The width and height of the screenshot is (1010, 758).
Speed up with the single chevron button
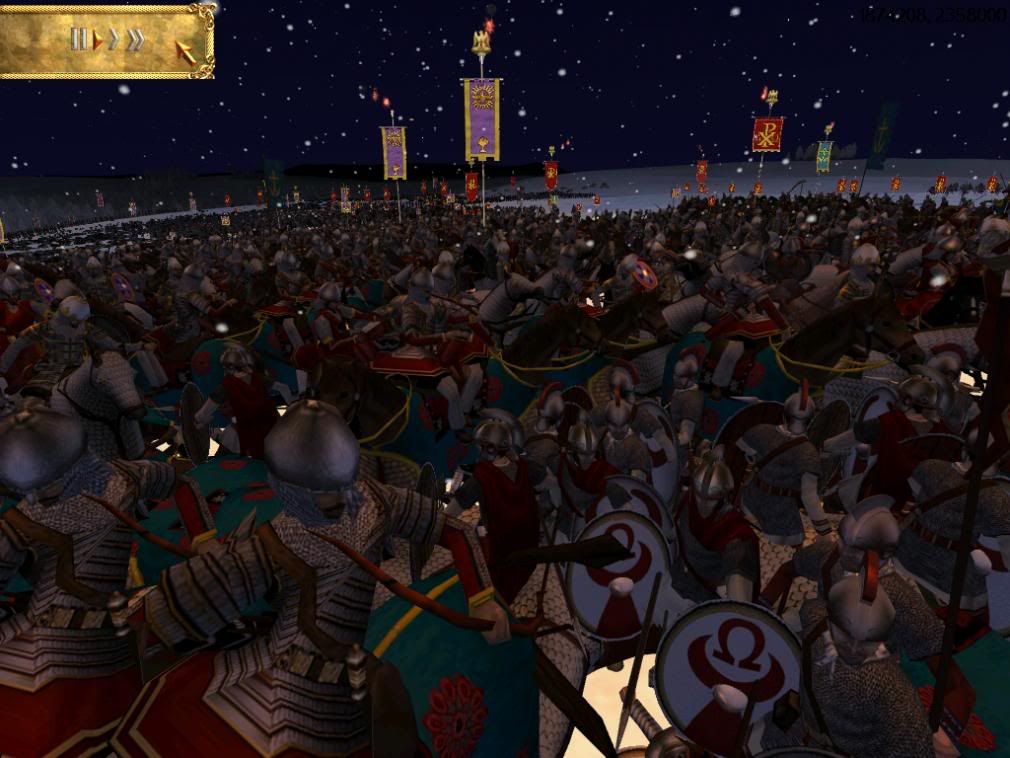[x=114, y=40]
